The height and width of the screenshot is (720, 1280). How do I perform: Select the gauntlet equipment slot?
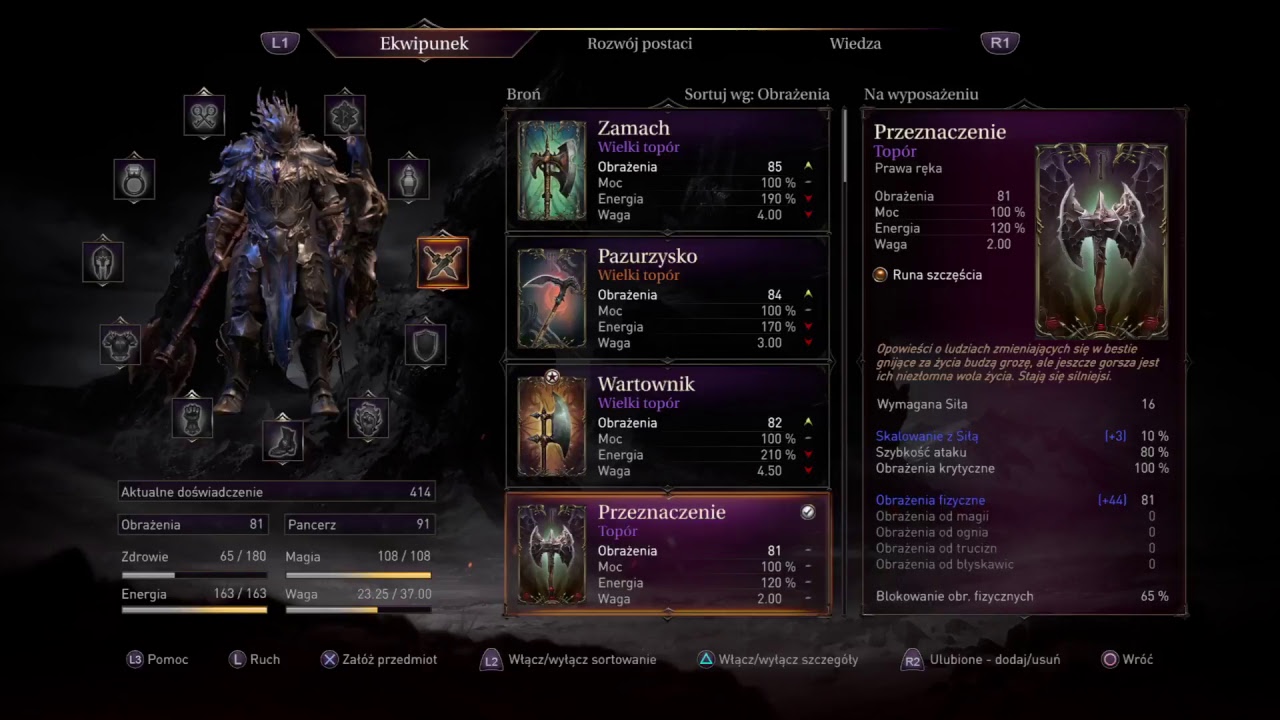(x=192, y=418)
